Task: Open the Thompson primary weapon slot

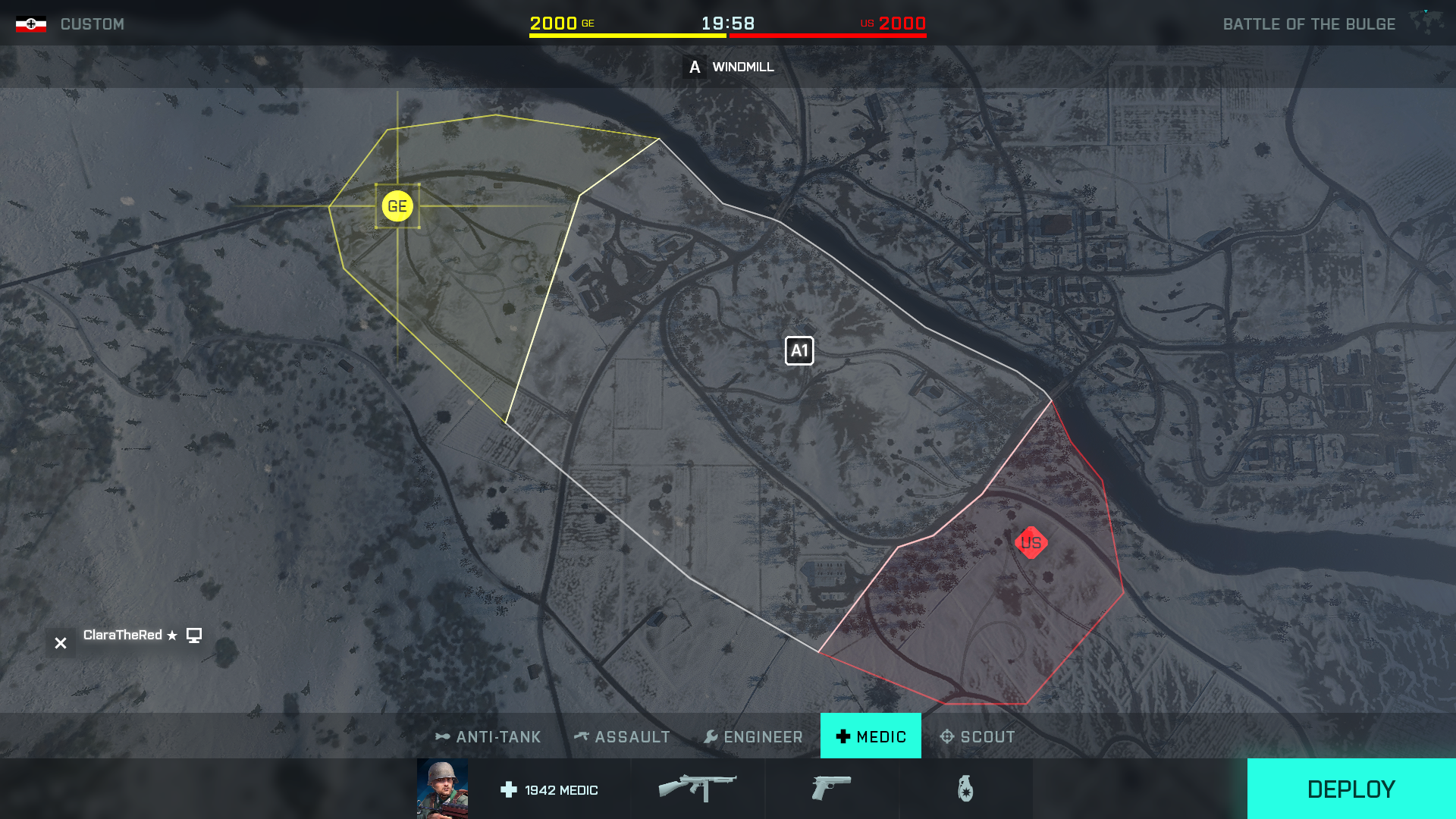Action: [x=698, y=787]
